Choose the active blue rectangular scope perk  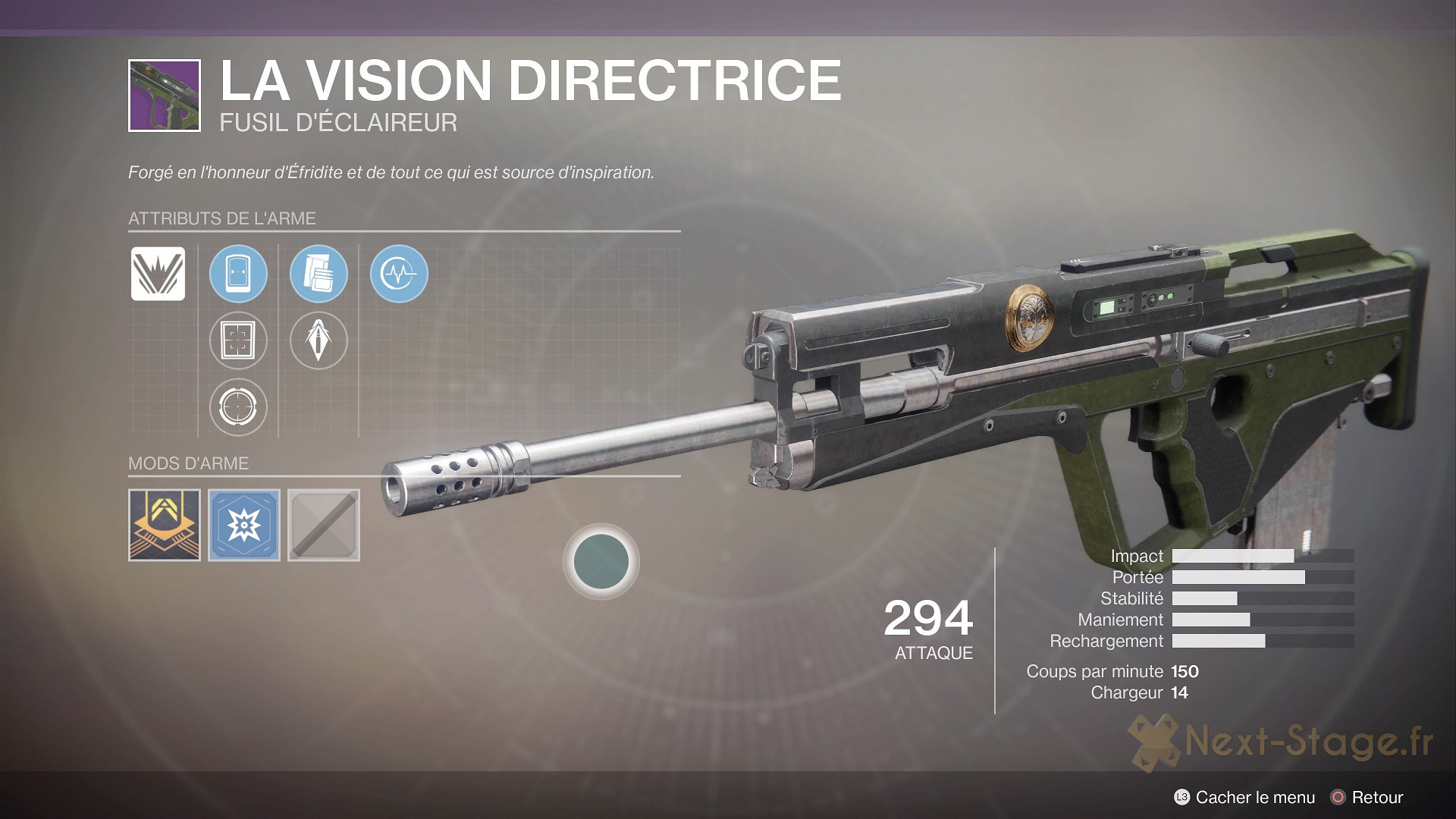coord(238,273)
